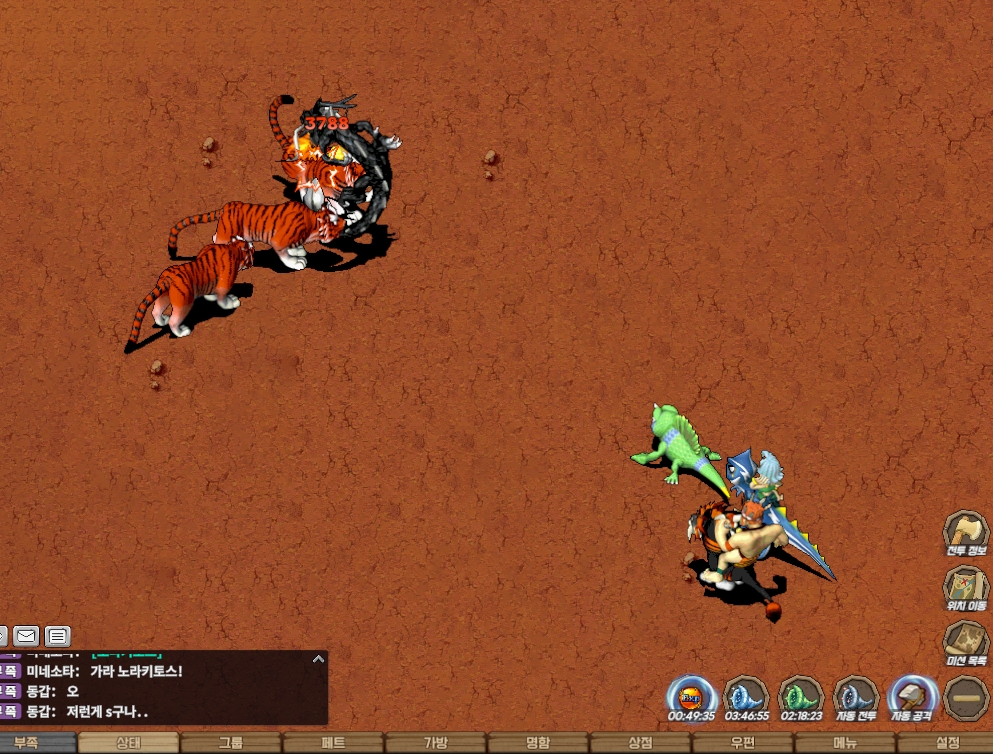Click the chat log list icon

pyautogui.click(x=58, y=635)
